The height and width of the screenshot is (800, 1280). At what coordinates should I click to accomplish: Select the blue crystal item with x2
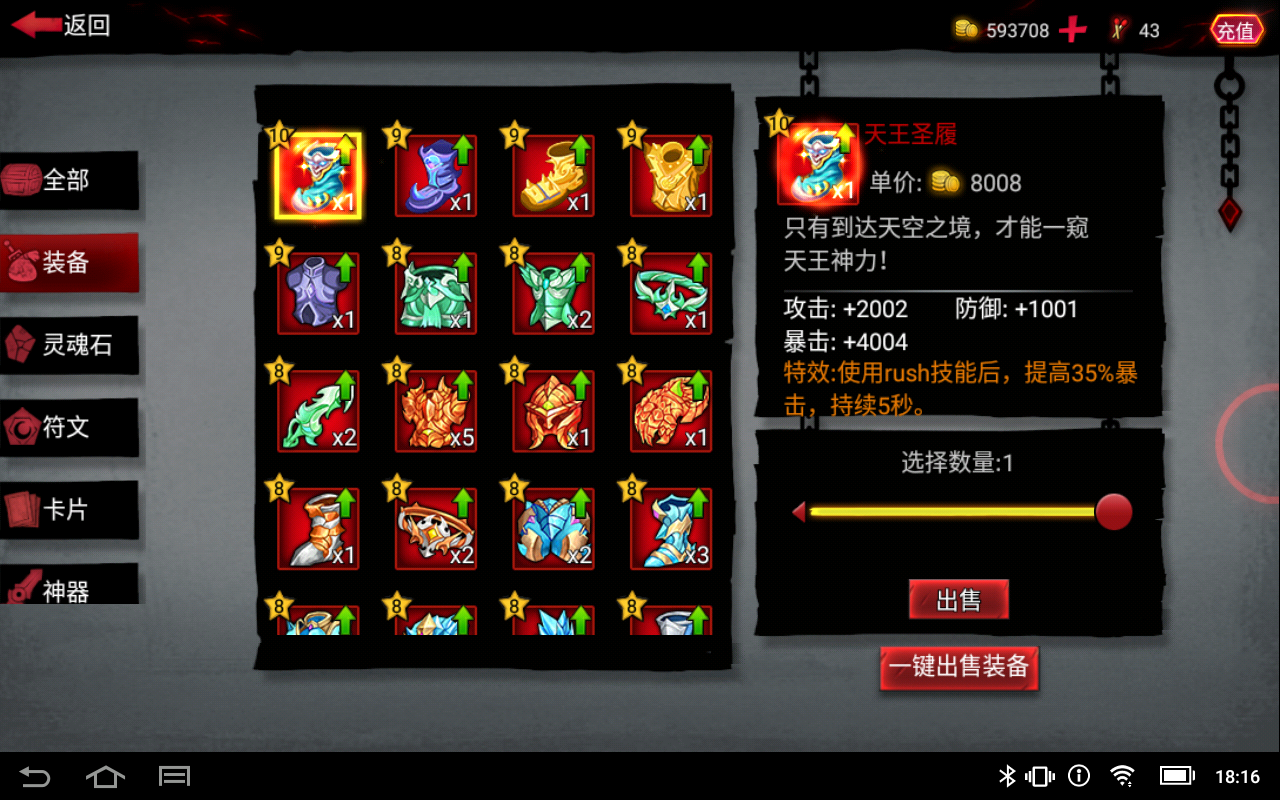[x=553, y=527]
